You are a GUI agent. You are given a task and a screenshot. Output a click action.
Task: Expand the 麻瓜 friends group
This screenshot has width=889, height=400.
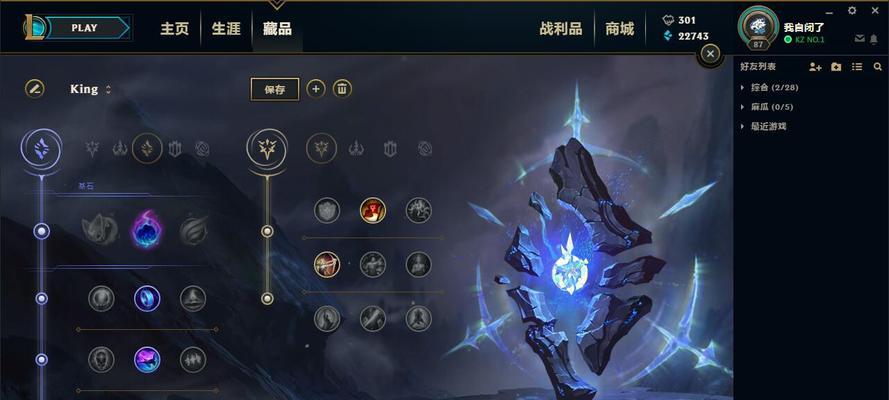pos(742,107)
